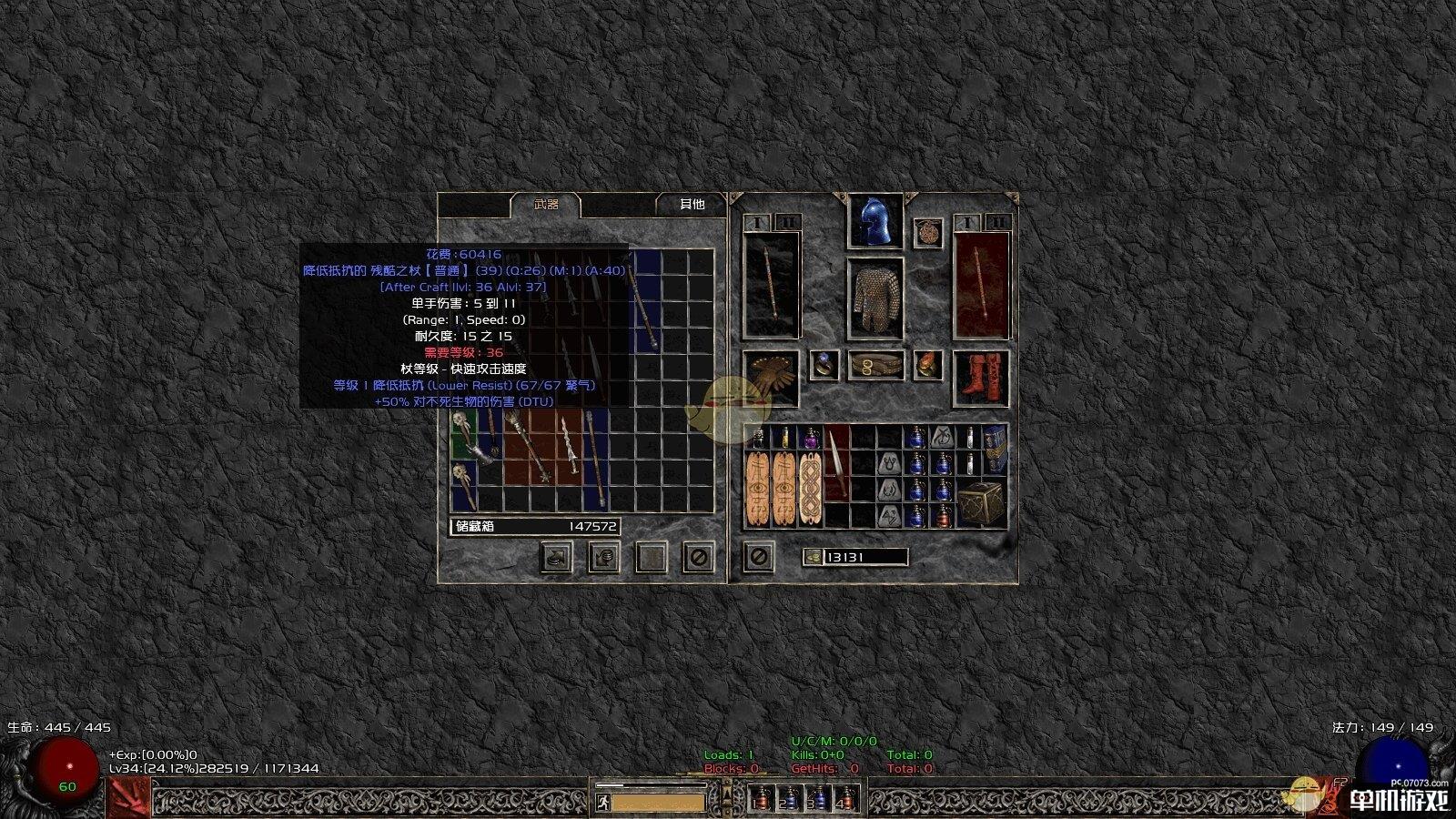Select the amulet equipment slot
Screen dimensions: 1456x819
[927, 233]
